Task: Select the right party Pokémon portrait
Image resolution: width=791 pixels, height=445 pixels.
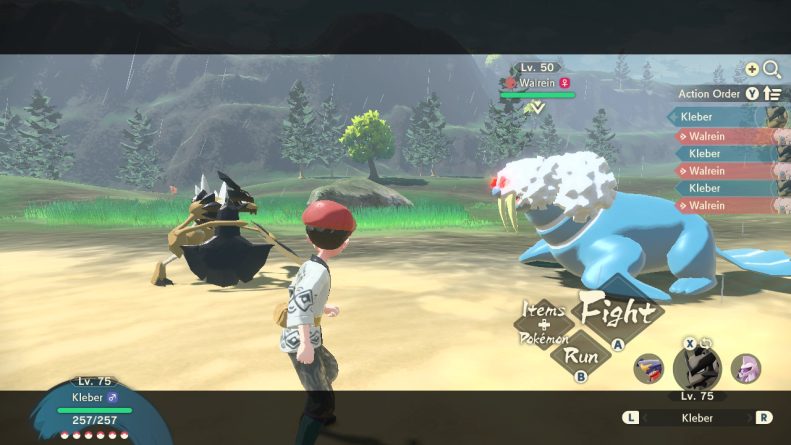Action: coord(746,368)
